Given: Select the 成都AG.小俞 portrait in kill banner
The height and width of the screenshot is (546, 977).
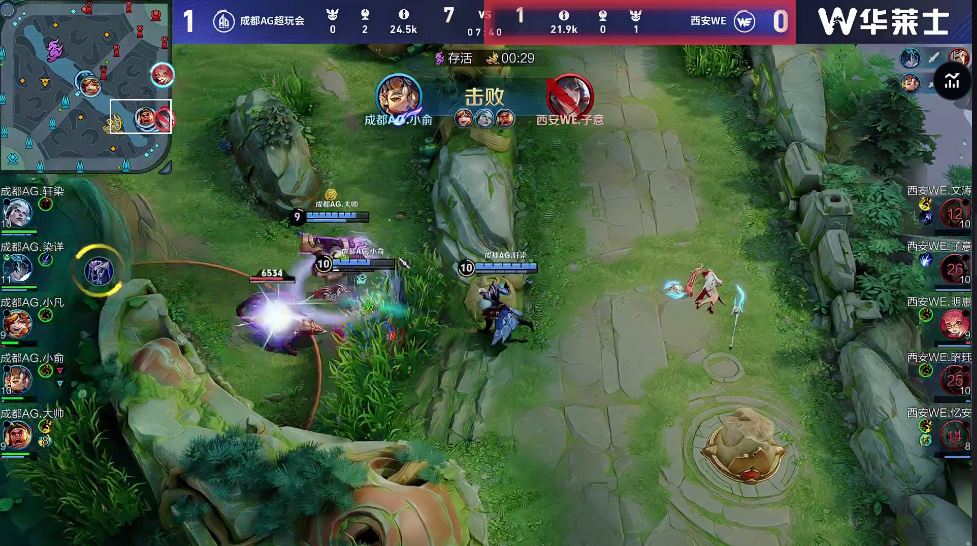Looking at the screenshot, I should point(398,97).
